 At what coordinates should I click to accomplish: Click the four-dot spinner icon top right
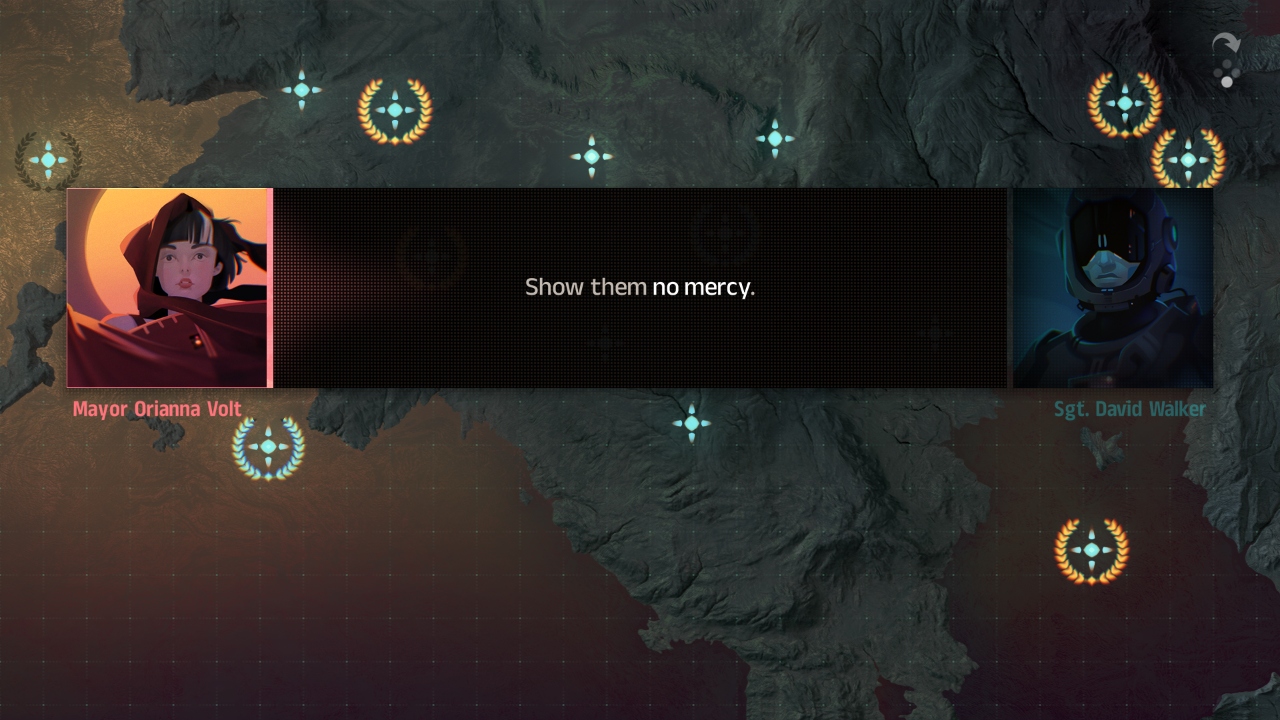point(1228,75)
